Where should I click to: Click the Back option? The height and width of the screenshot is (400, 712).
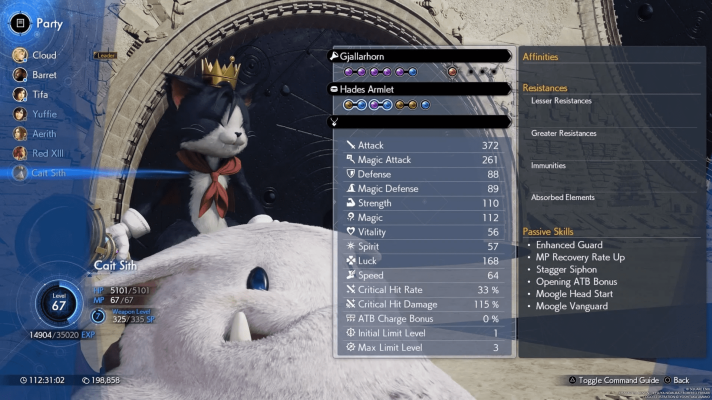(675, 381)
